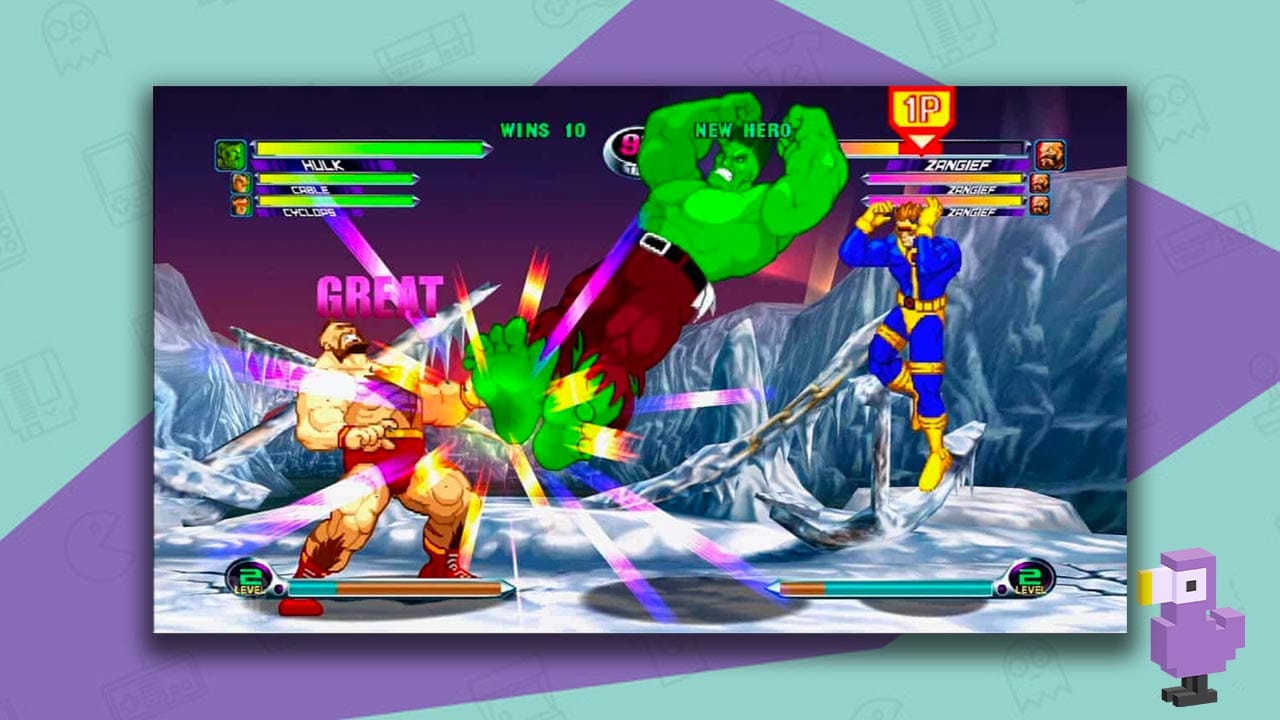
Task: Click Cable's portrait in the team roster
Action: (x=241, y=182)
